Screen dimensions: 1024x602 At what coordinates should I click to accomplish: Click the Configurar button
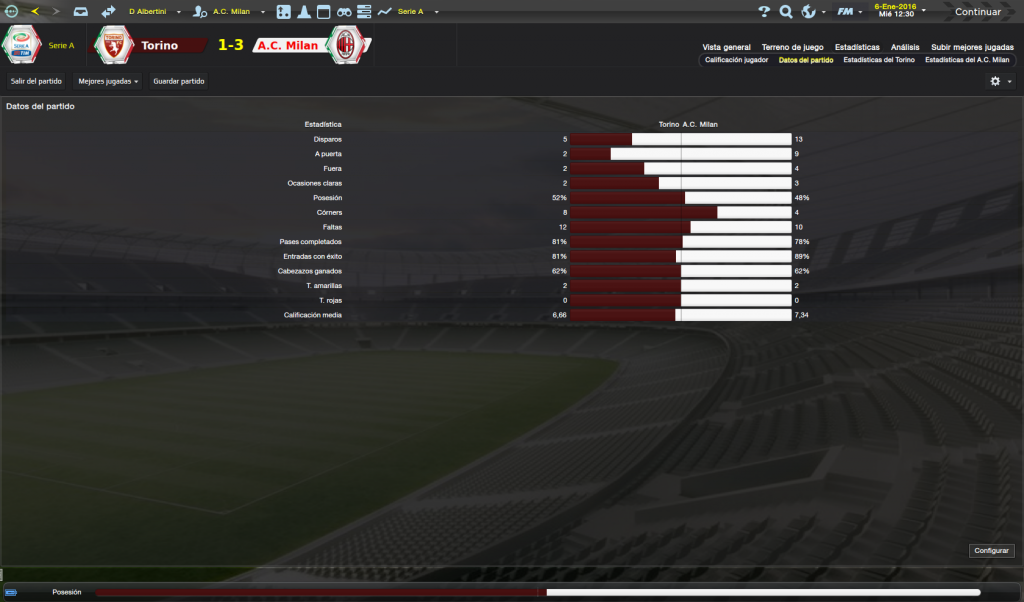(992, 551)
